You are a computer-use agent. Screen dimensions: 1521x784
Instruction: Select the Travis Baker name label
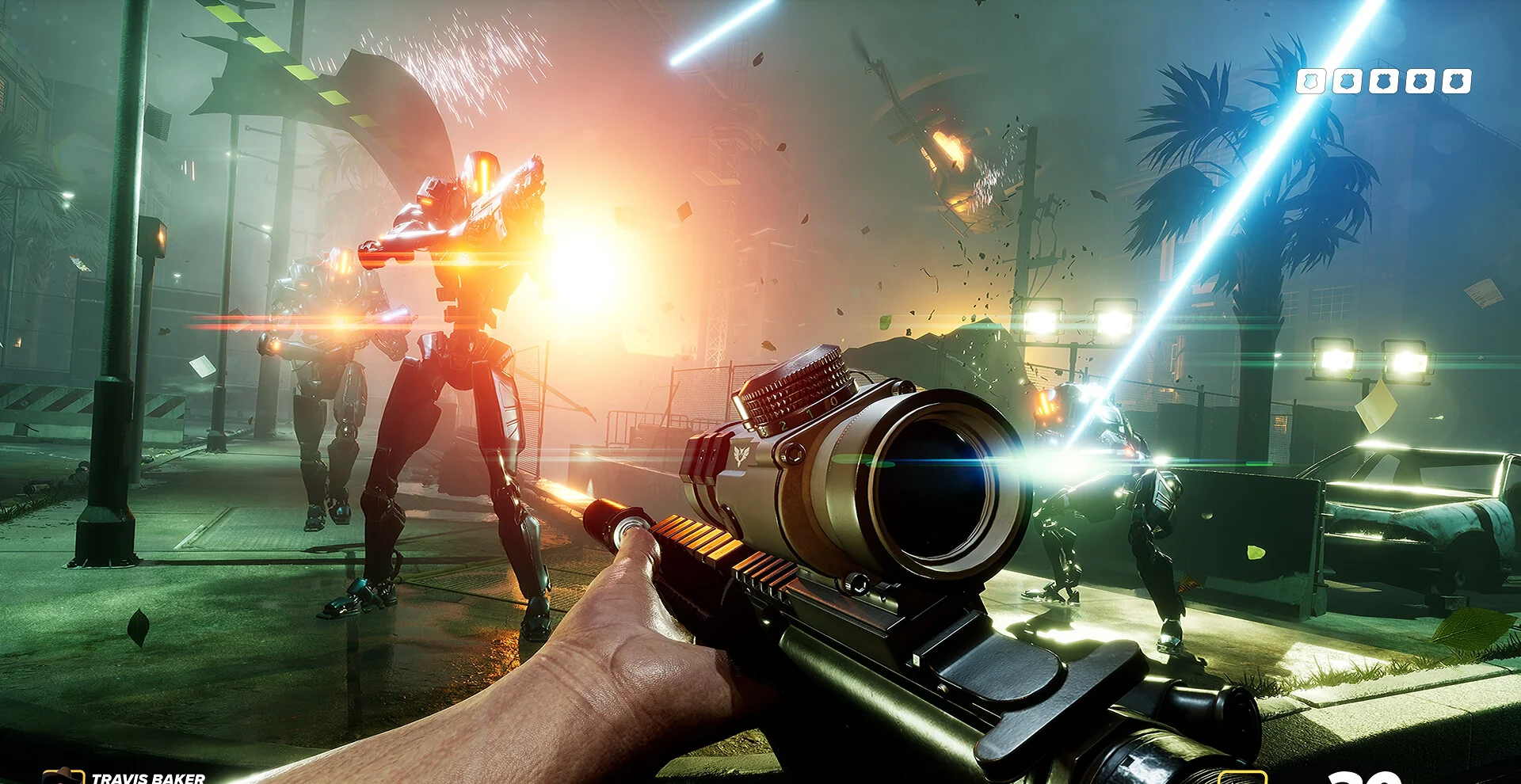pos(148,778)
